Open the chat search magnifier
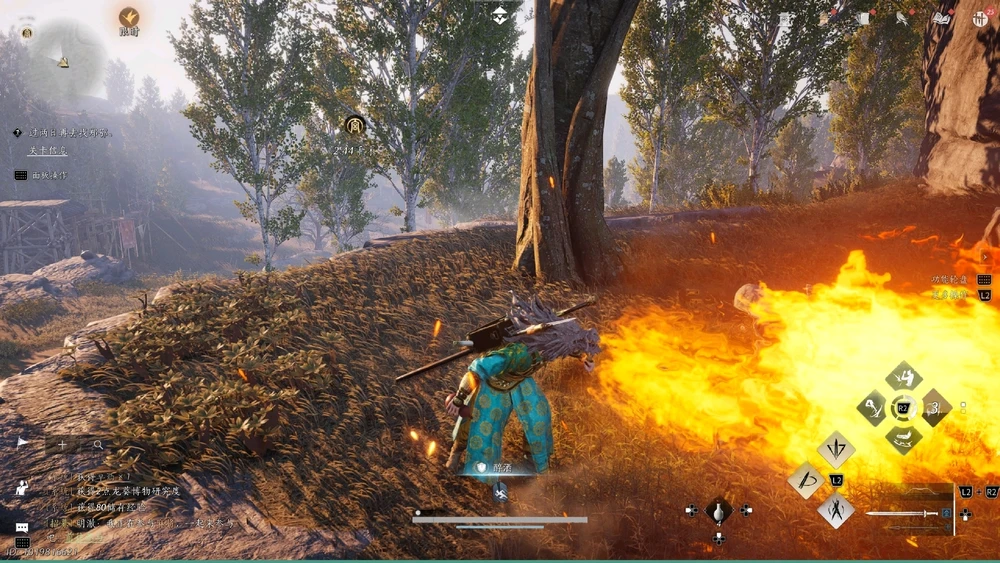This screenshot has height=563, width=1000. click(98, 444)
